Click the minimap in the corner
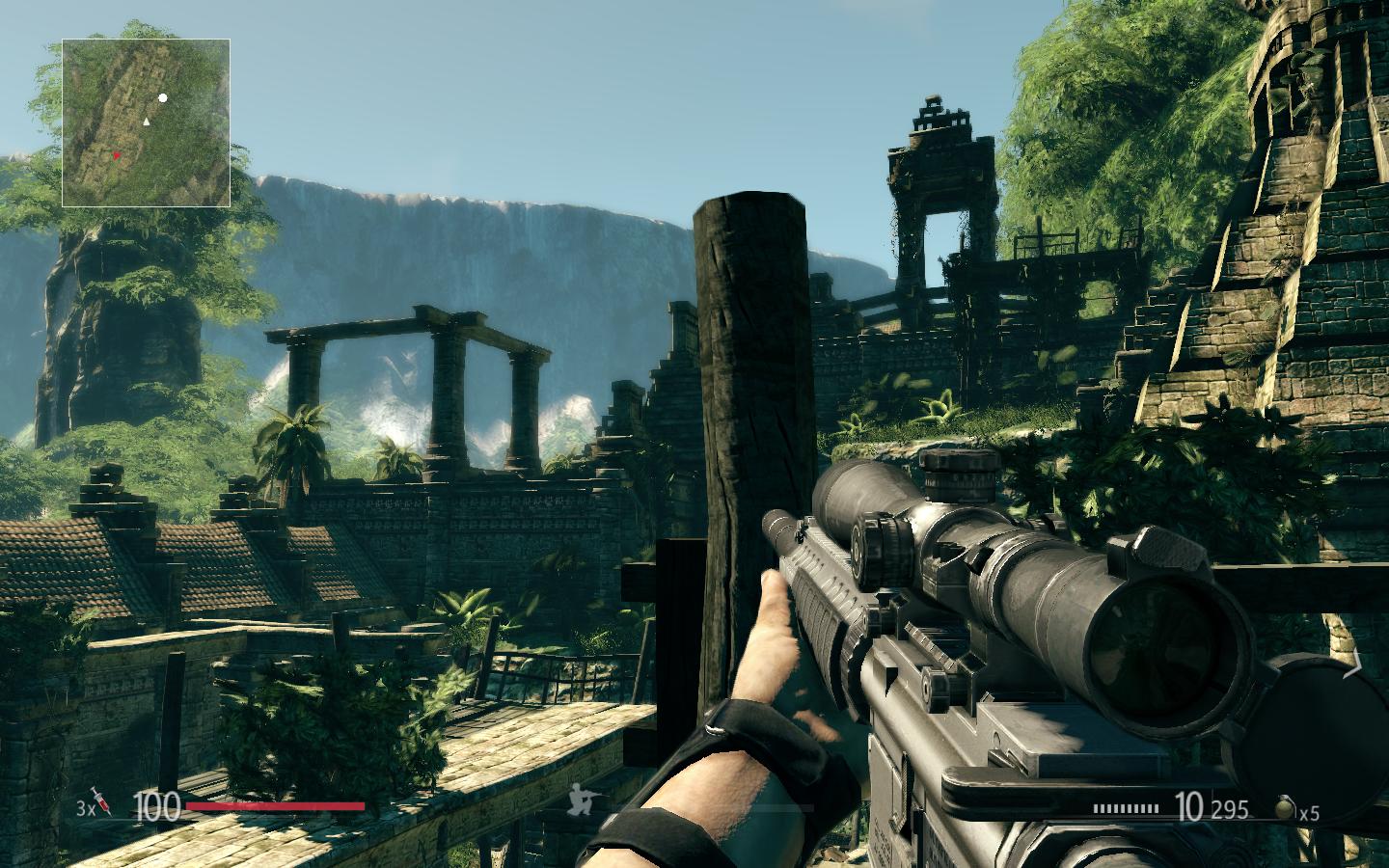Image resolution: width=1389 pixels, height=868 pixels. (x=147, y=122)
